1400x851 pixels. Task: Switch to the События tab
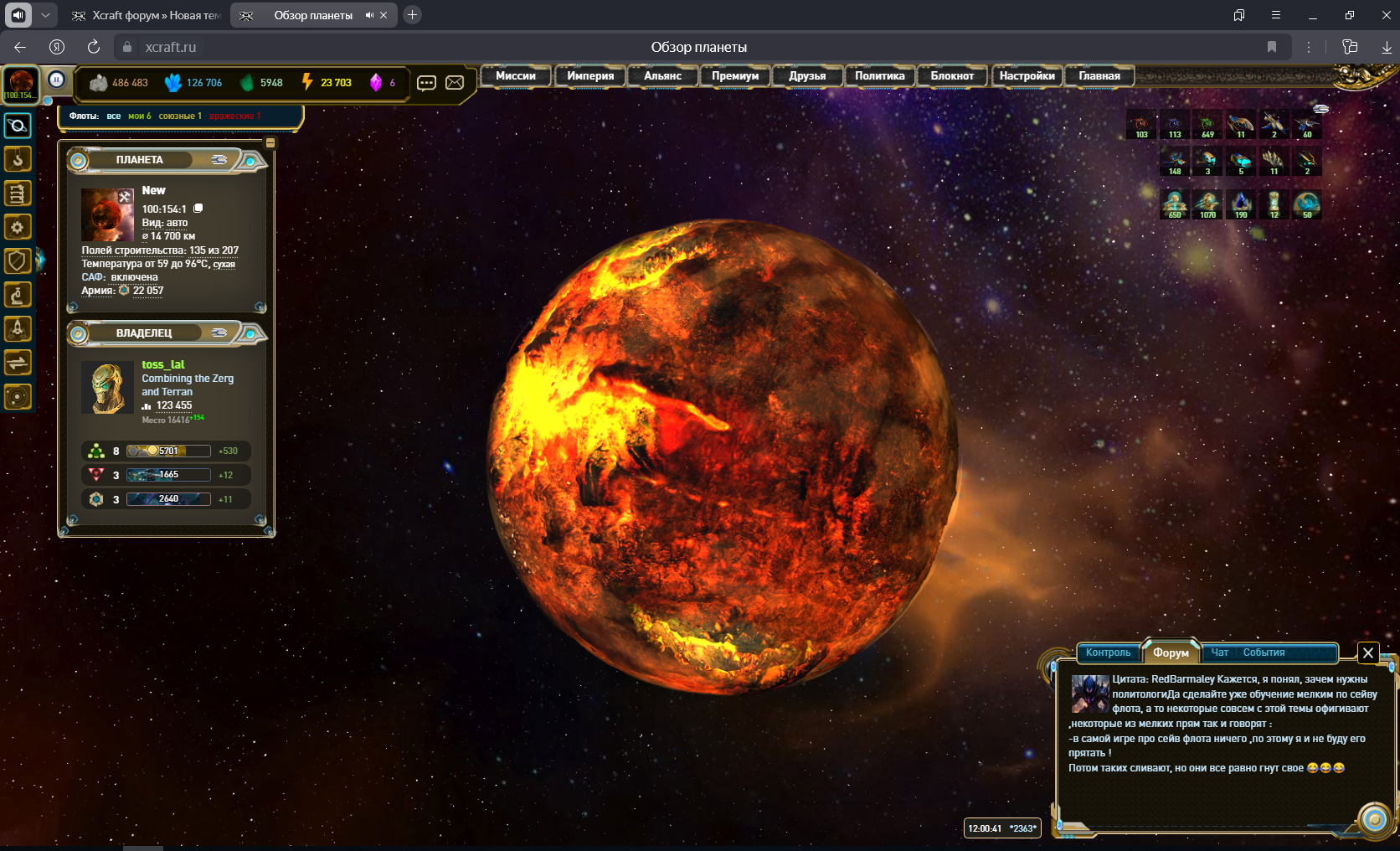pyautogui.click(x=1264, y=652)
